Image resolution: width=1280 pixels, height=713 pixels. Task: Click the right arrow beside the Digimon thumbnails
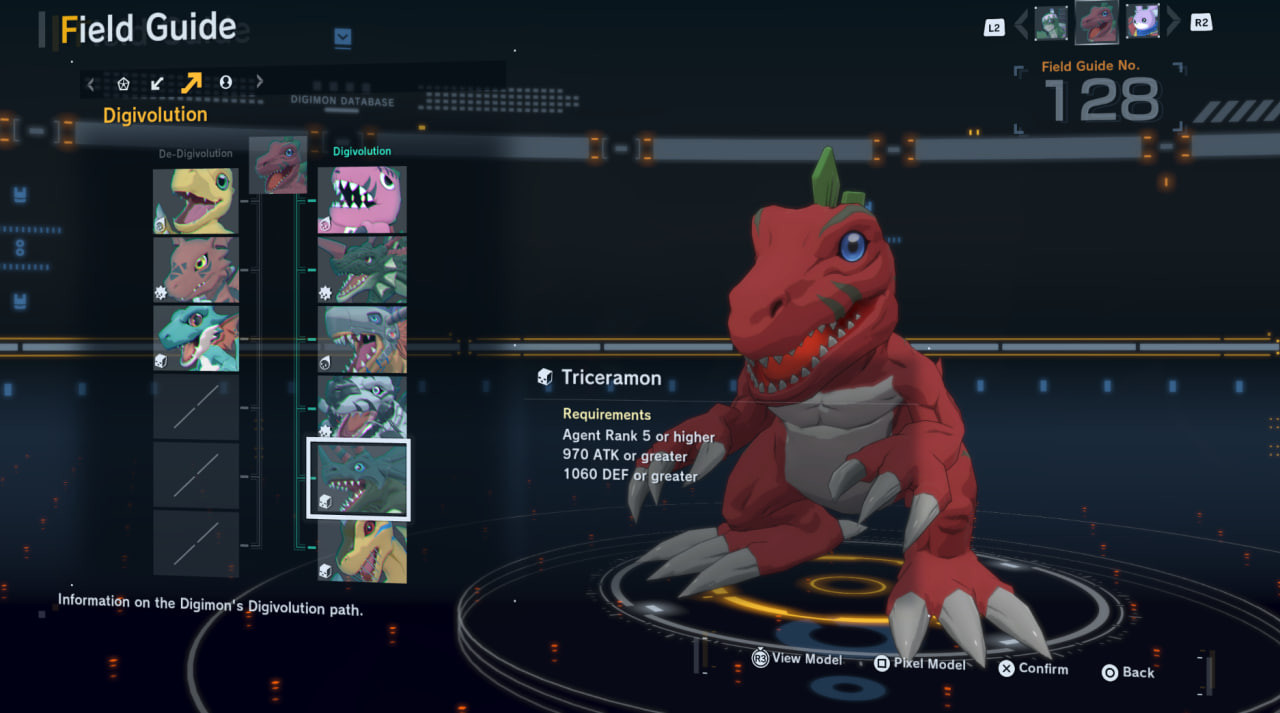(1173, 22)
